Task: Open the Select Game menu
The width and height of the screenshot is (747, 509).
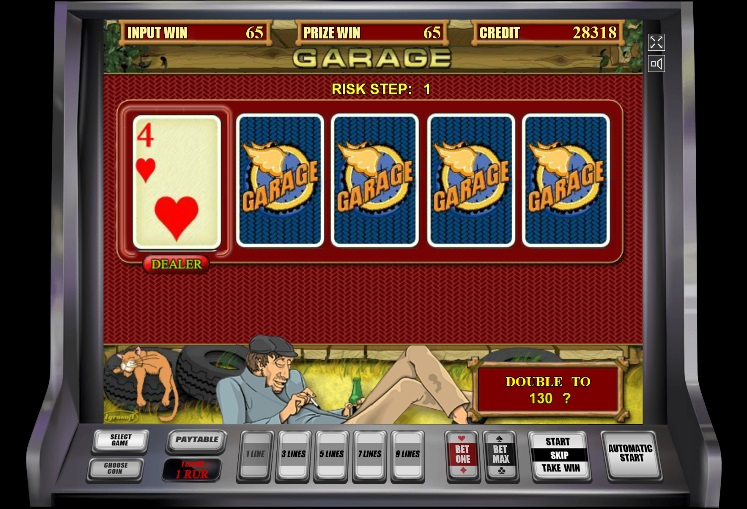Action: [120, 441]
